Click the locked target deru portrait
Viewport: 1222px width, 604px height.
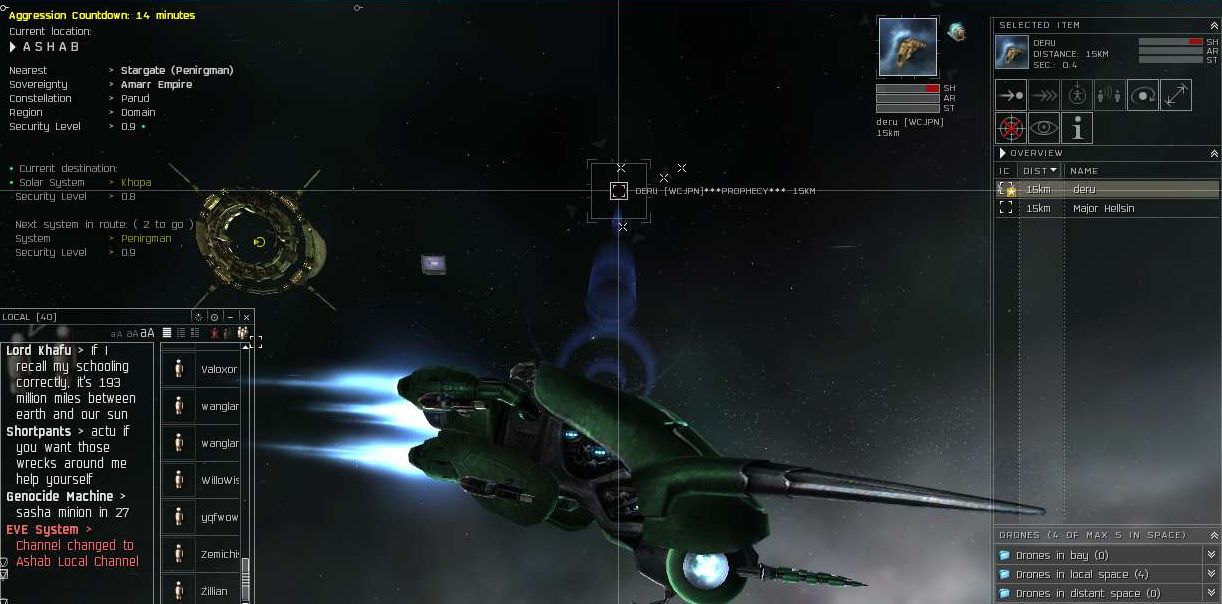click(x=908, y=47)
